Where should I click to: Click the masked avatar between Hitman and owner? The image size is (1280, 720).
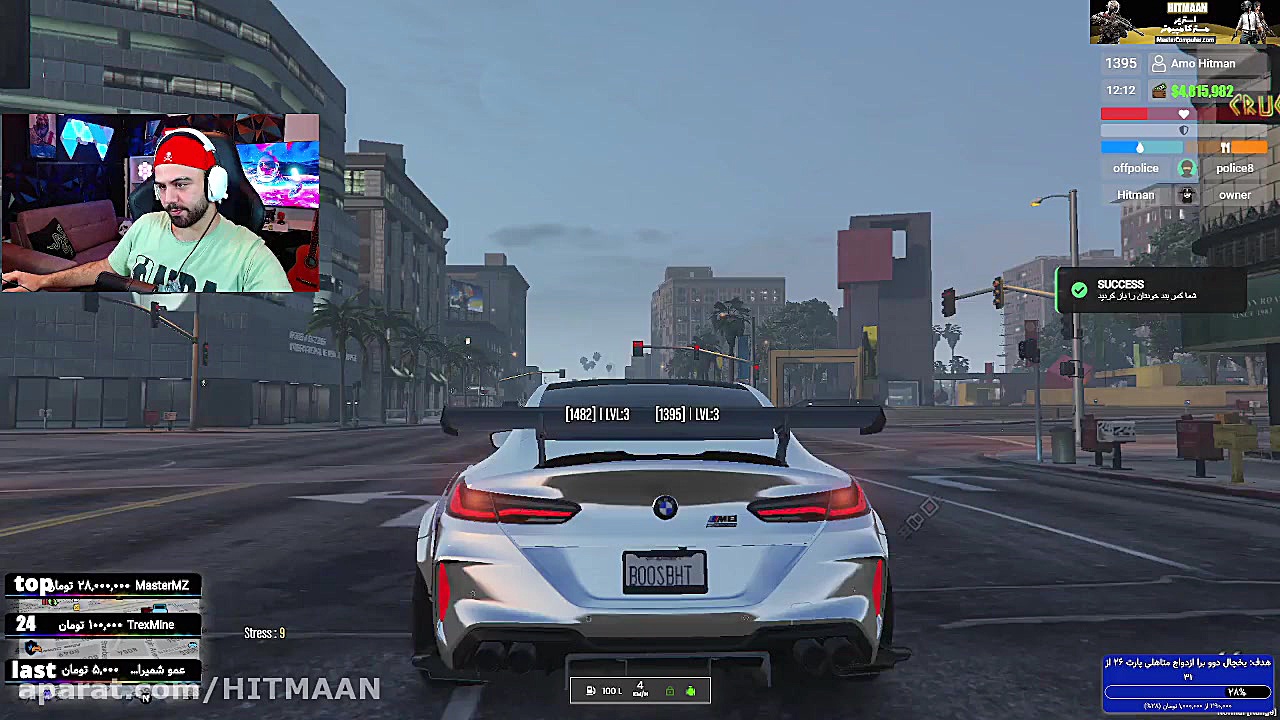click(x=1186, y=195)
